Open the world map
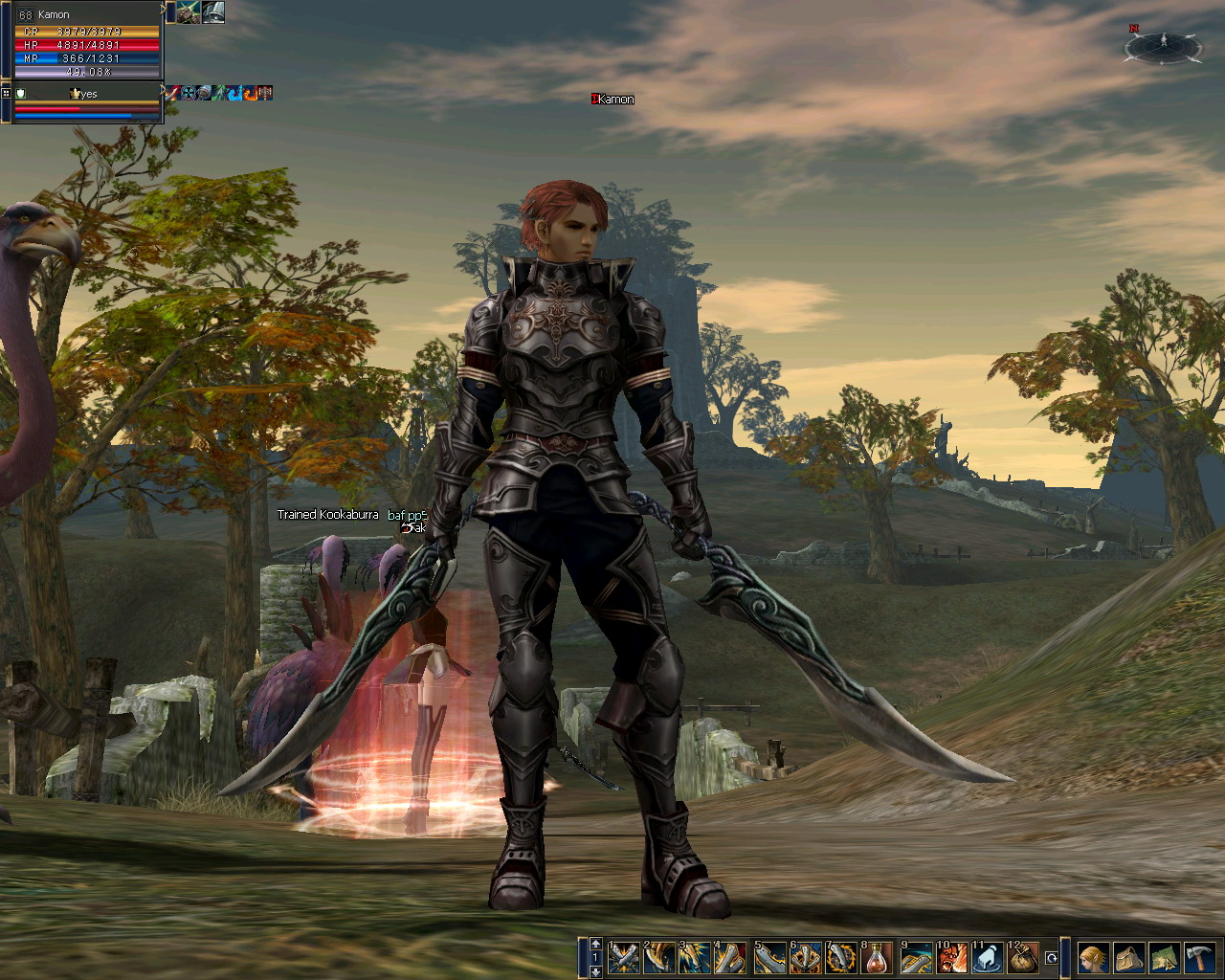This screenshot has width=1225, height=980. [1163, 957]
